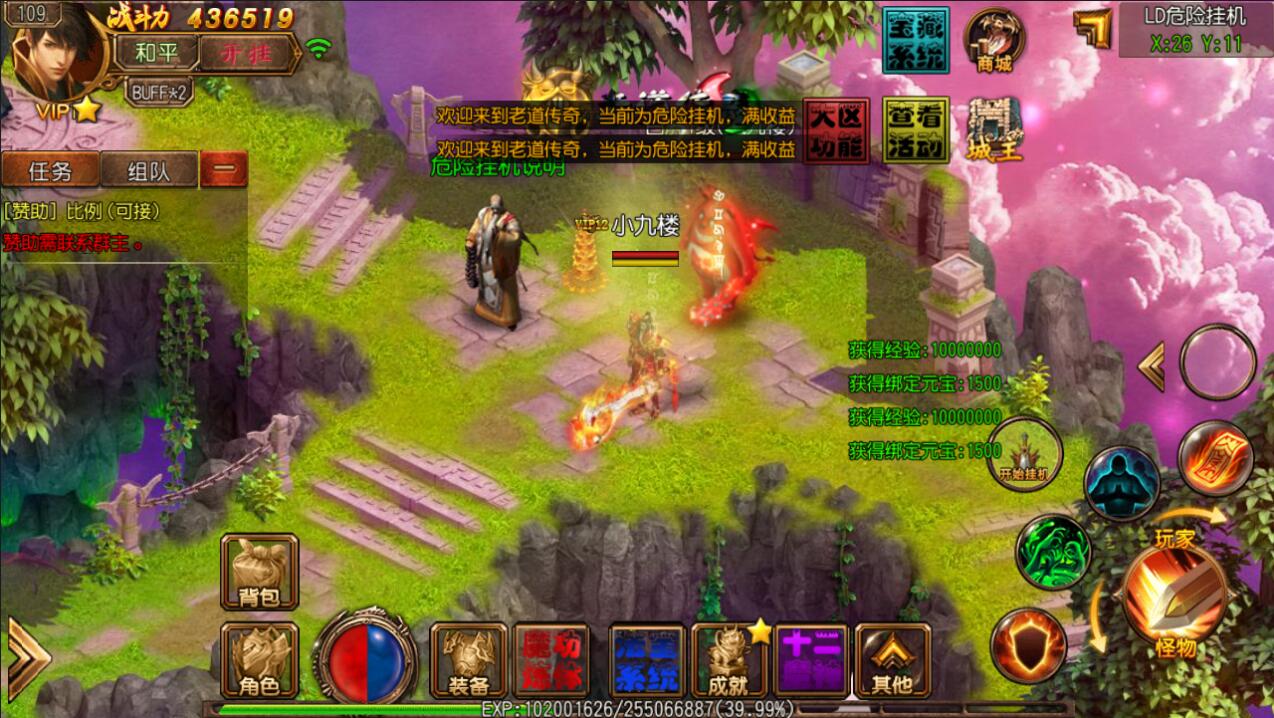Open the 商城 shop
This screenshot has height=718, width=1274.
point(994,41)
